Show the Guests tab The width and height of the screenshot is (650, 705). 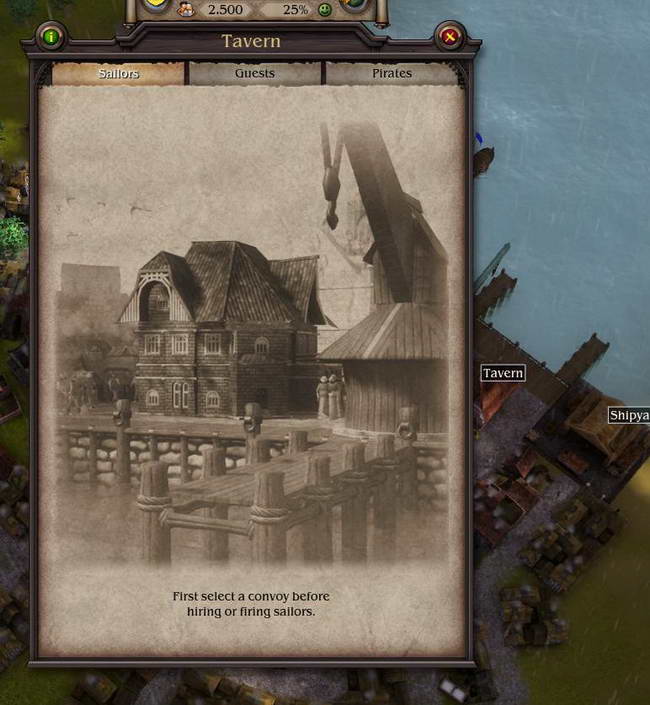pyautogui.click(x=255, y=73)
